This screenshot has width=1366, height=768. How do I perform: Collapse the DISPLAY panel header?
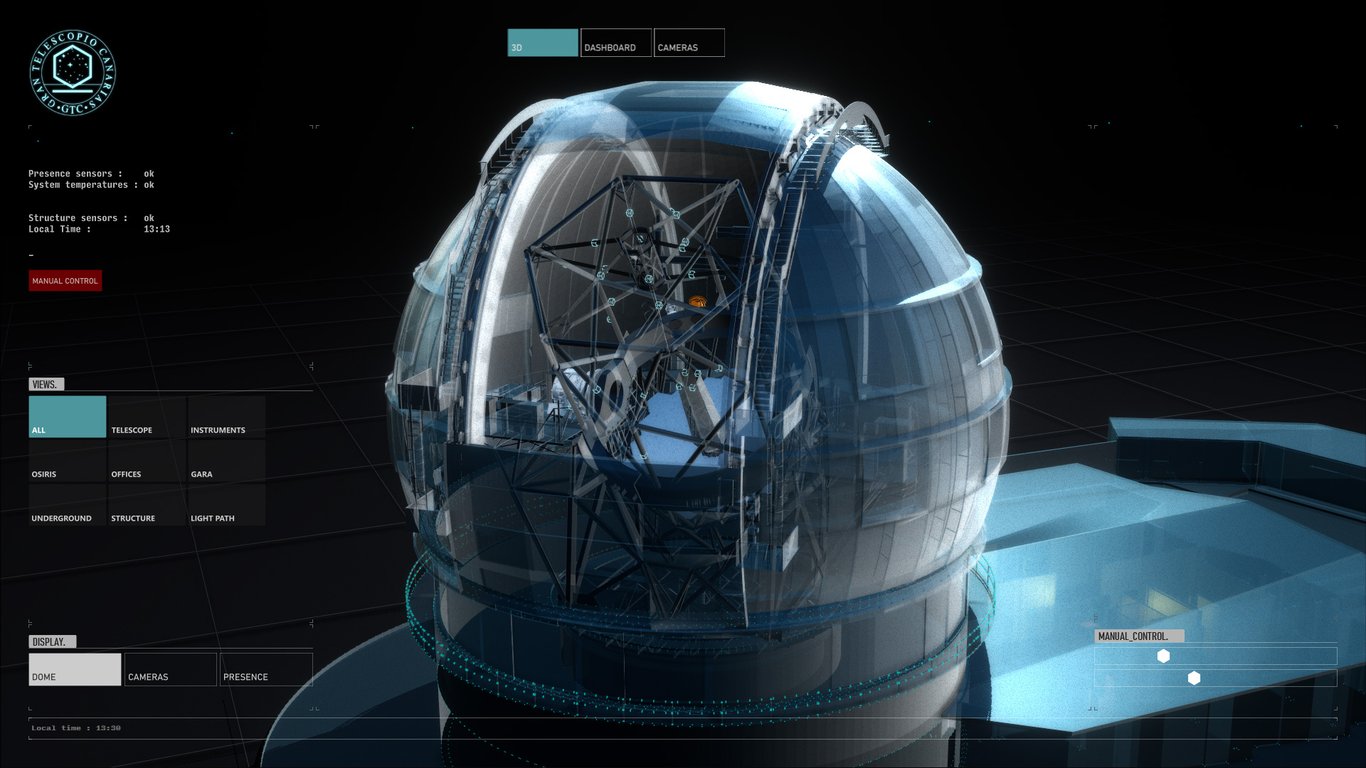pyautogui.click(x=51, y=641)
